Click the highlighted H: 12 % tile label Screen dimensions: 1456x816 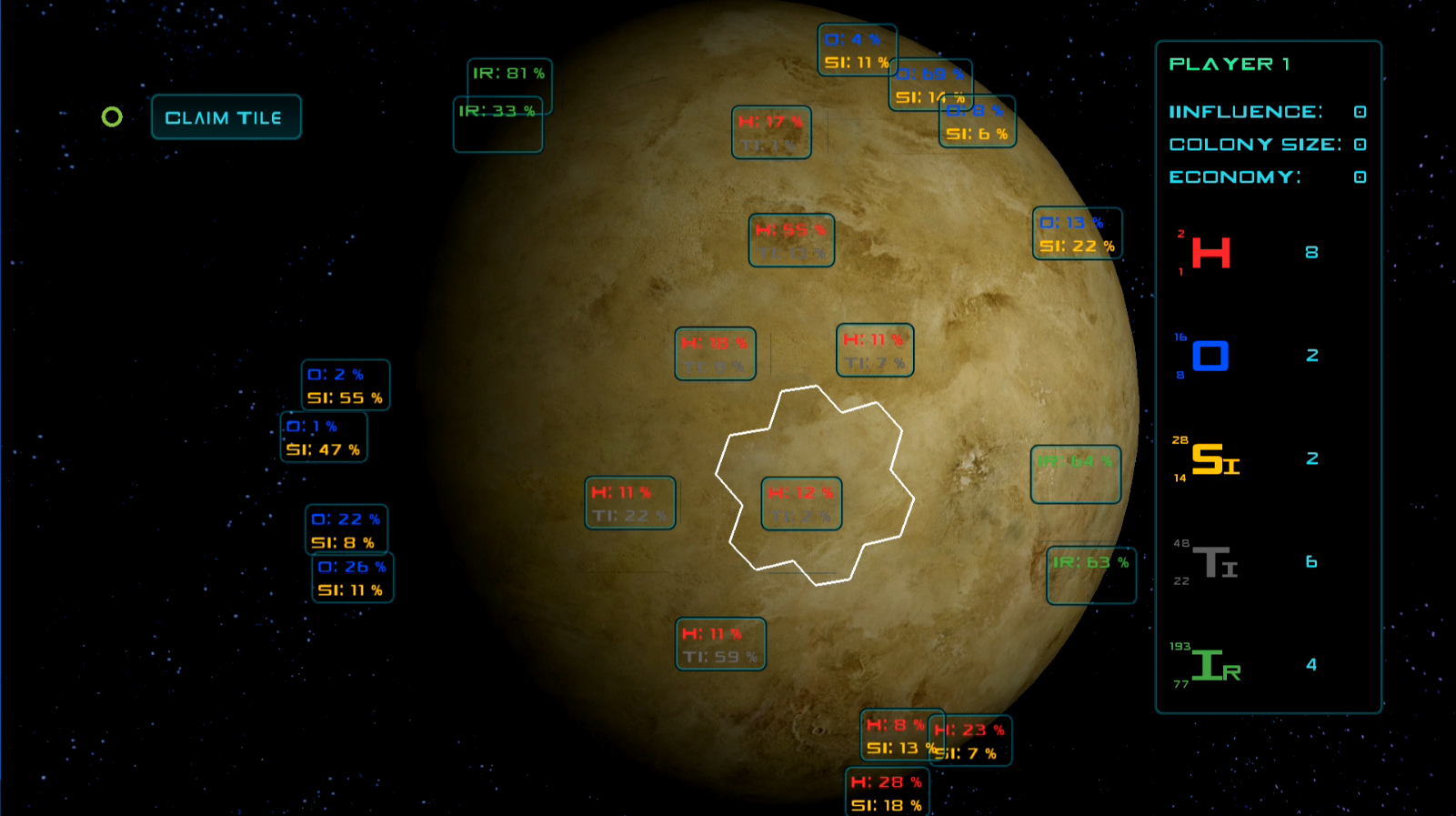[x=801, y=503]
